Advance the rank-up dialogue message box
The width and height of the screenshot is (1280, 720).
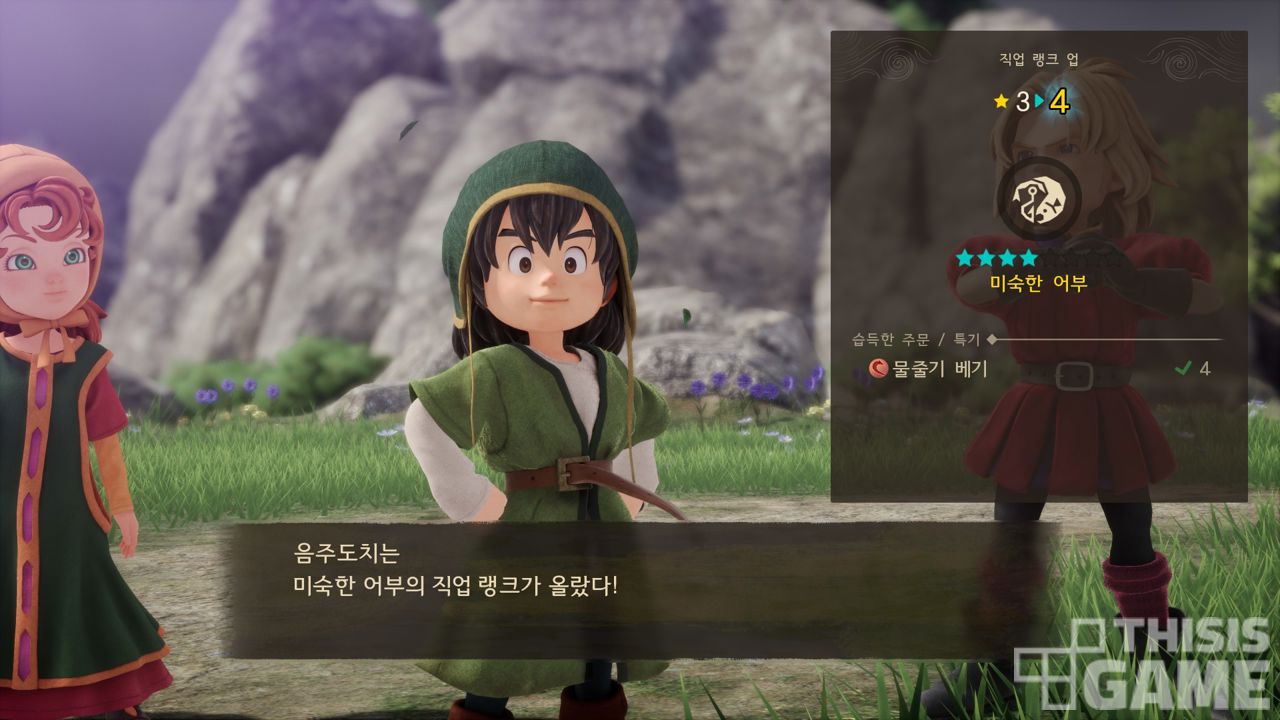coord(640,585)
